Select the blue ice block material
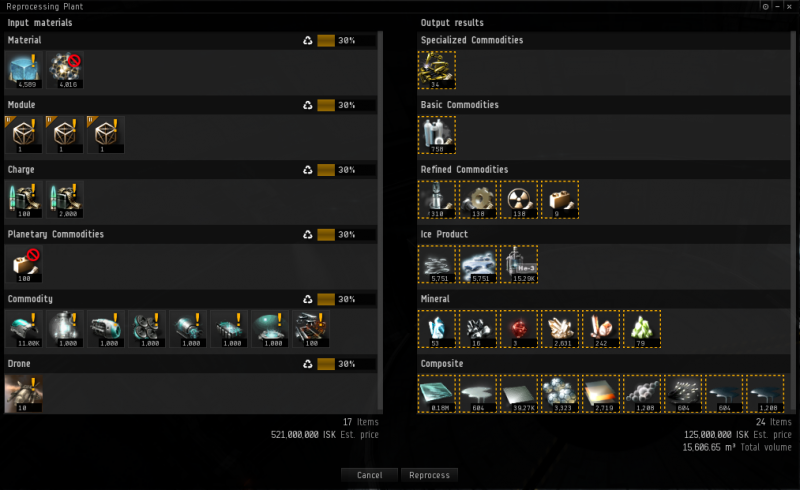The width and height of the screenshot is (800, 490). click(x=24, y=70)
